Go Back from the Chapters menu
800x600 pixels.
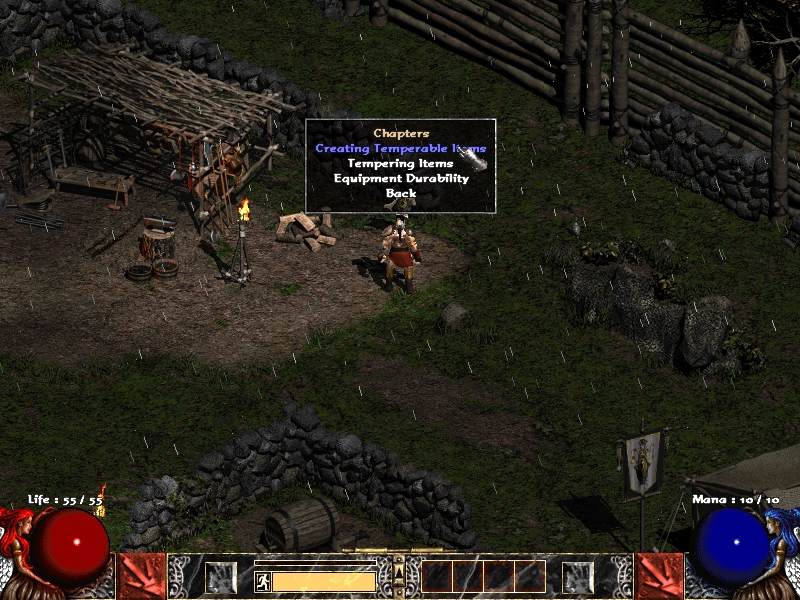tap(400, 193)
